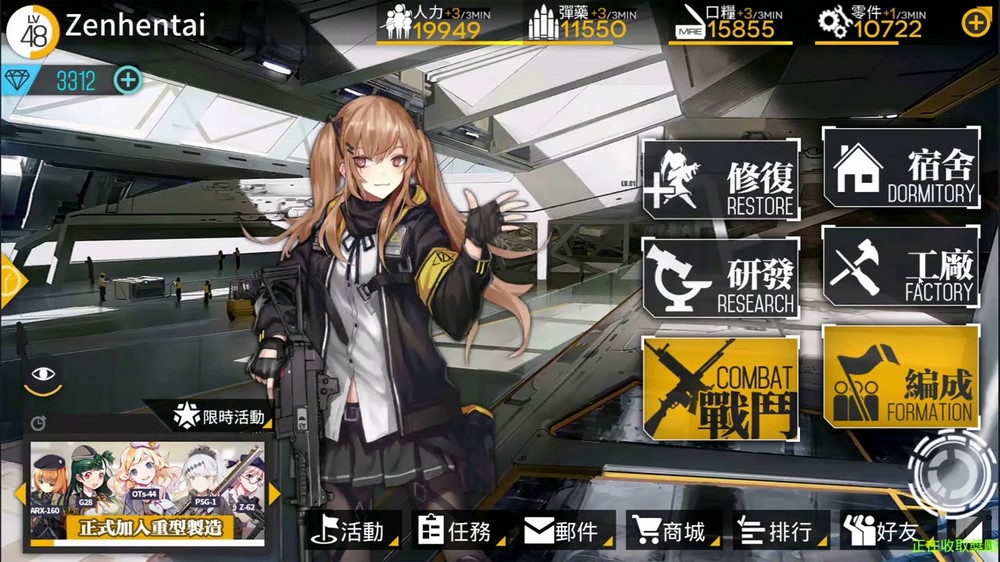
Task: Expand the yellow side panel arrow
Action: click(10, 282)
